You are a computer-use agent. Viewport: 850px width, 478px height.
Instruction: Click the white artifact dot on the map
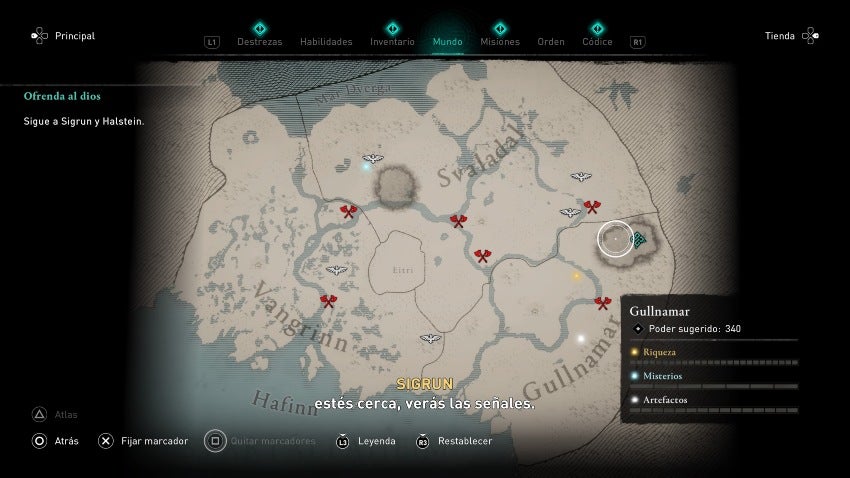580,339
